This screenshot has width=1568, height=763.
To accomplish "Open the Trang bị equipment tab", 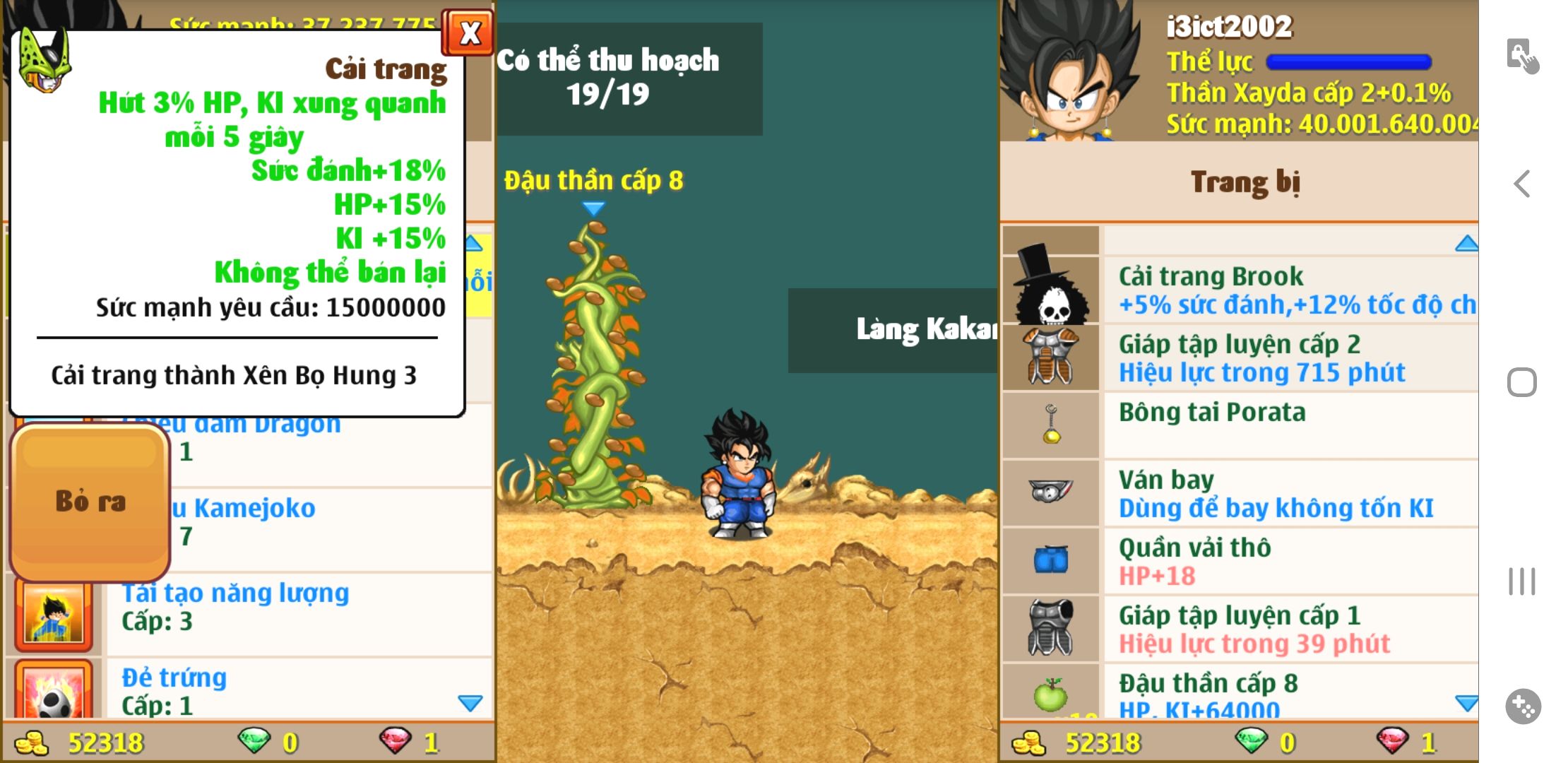I will [1245, 182].
